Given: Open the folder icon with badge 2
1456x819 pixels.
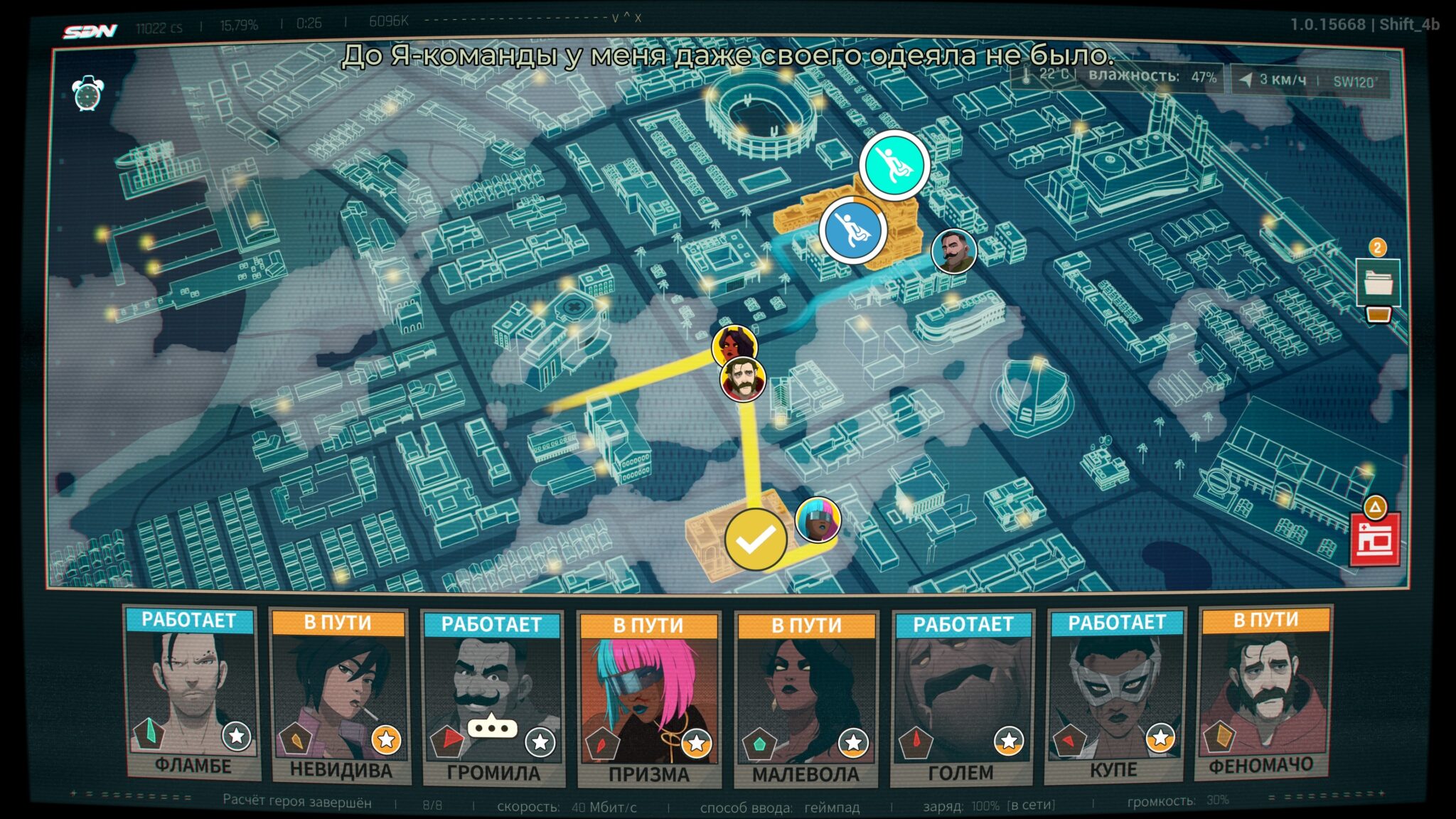Looking at the screenshot, I should click(x=1379, y=282).
